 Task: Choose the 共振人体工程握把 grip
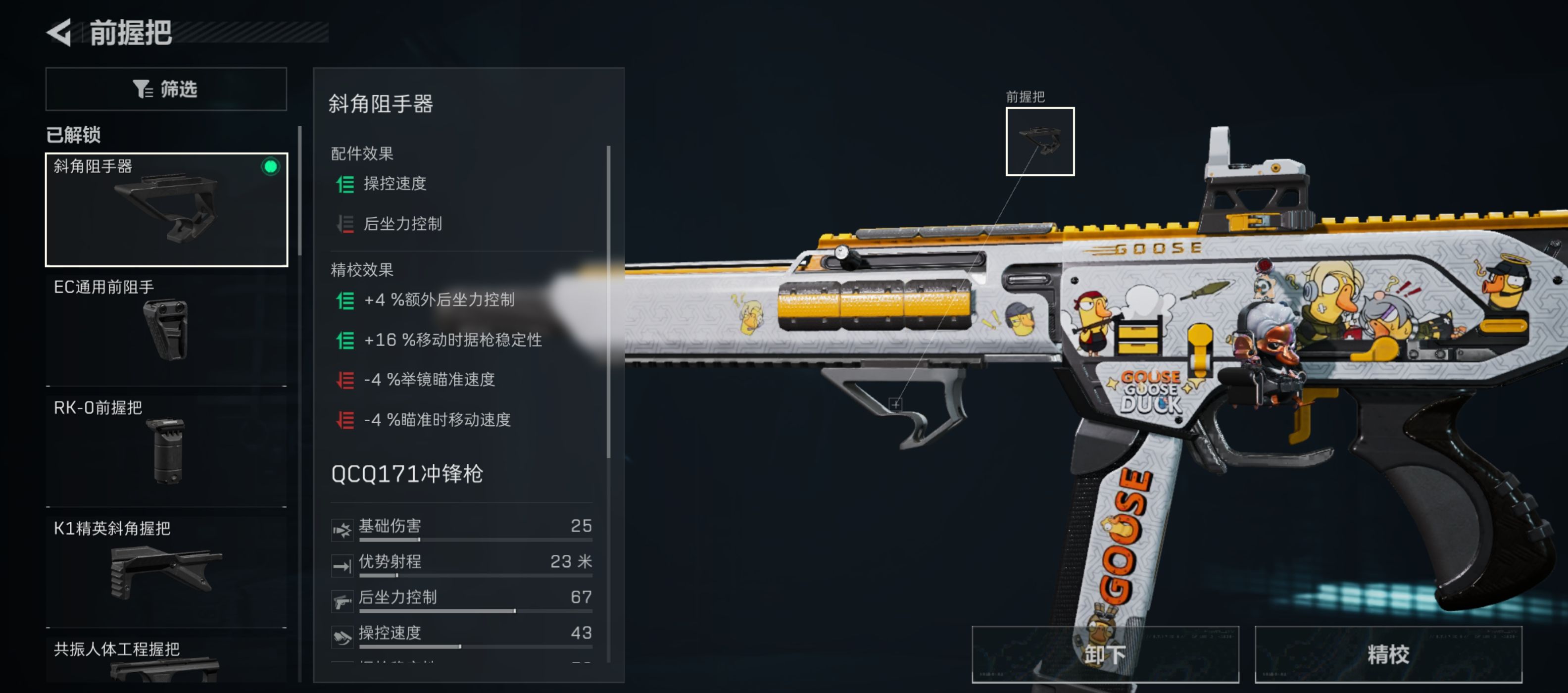point(166,660)
